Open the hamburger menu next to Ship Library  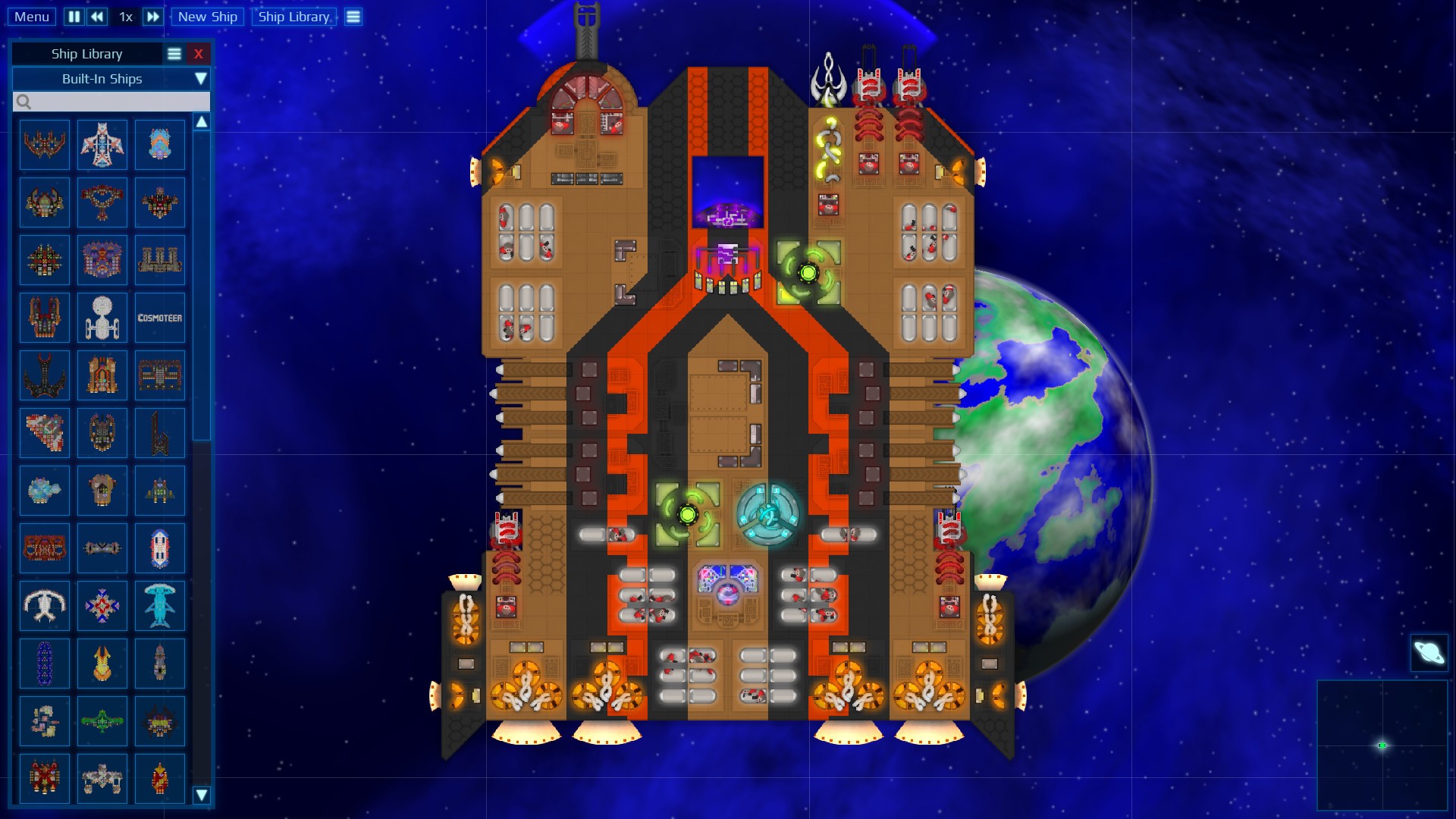(353, 16)
